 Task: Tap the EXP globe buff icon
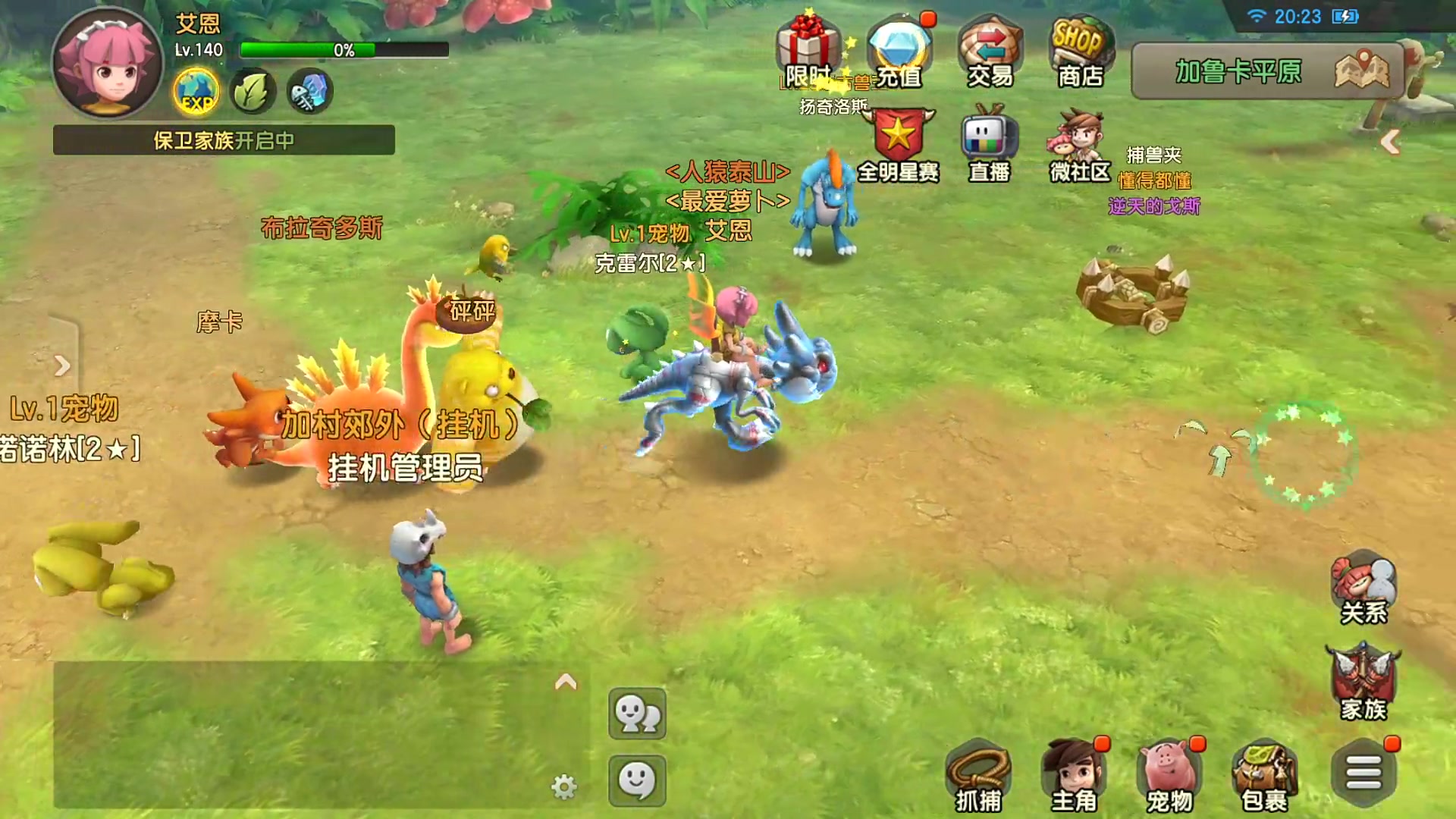196,92
